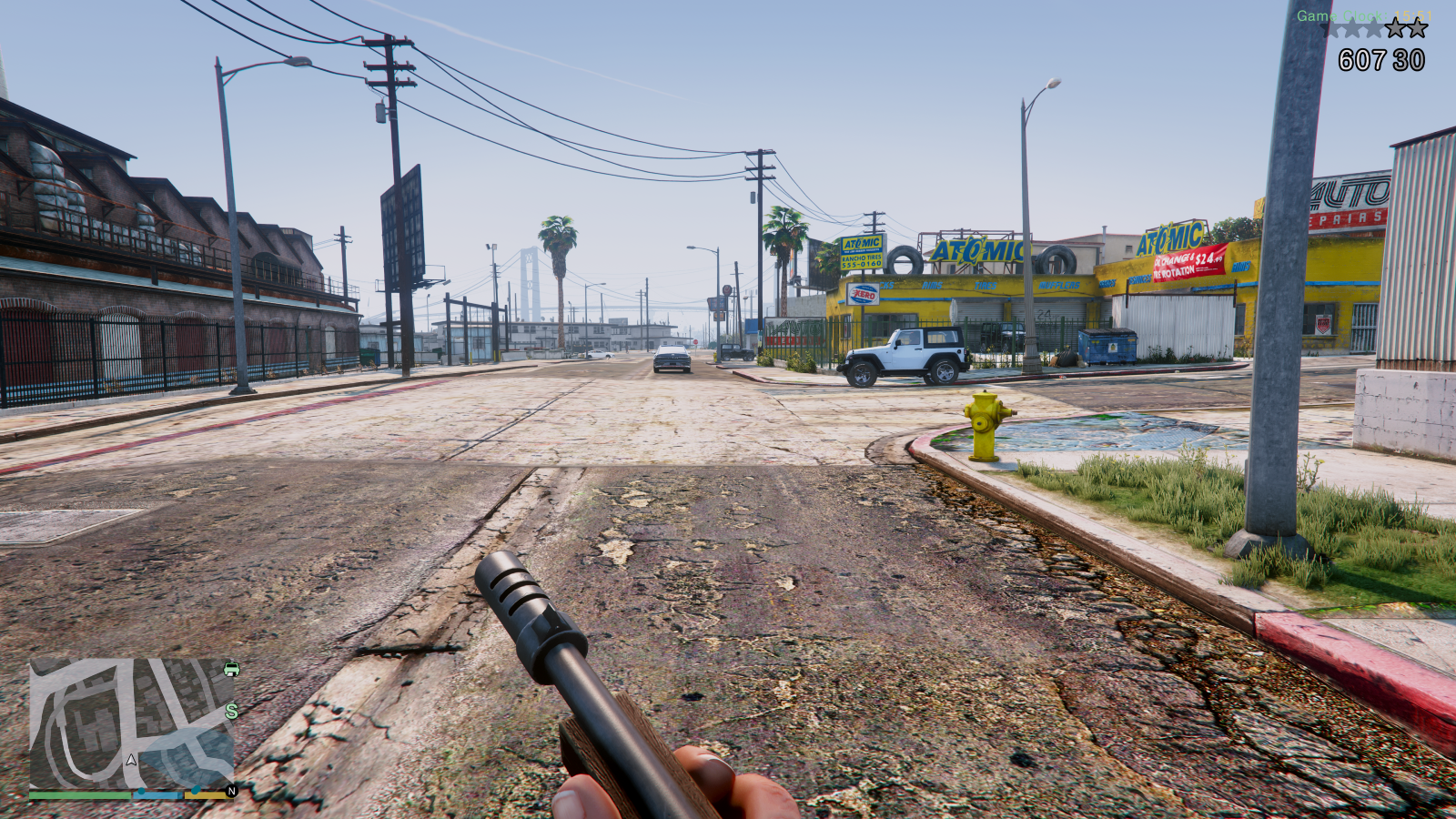Screen dimensions: 1456x819
Task: Click the N north indicator on minimap
Action: [231, 791]
